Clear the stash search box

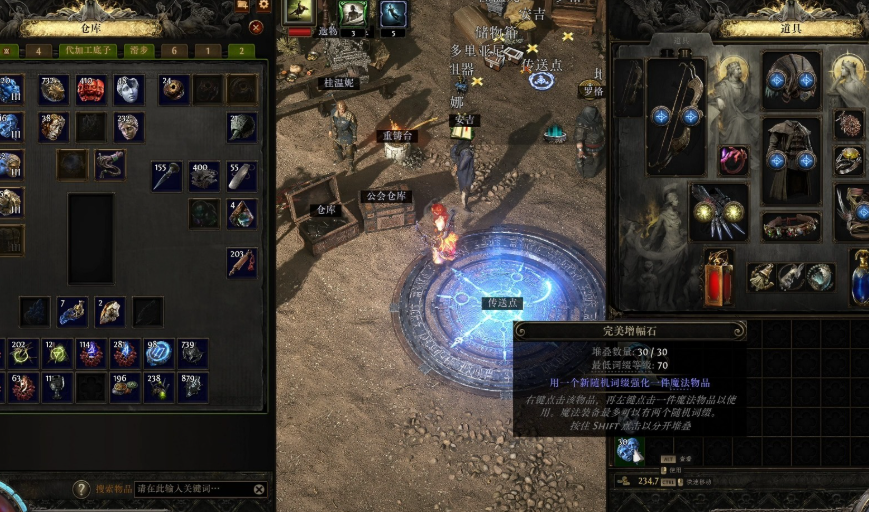[259, 489]
